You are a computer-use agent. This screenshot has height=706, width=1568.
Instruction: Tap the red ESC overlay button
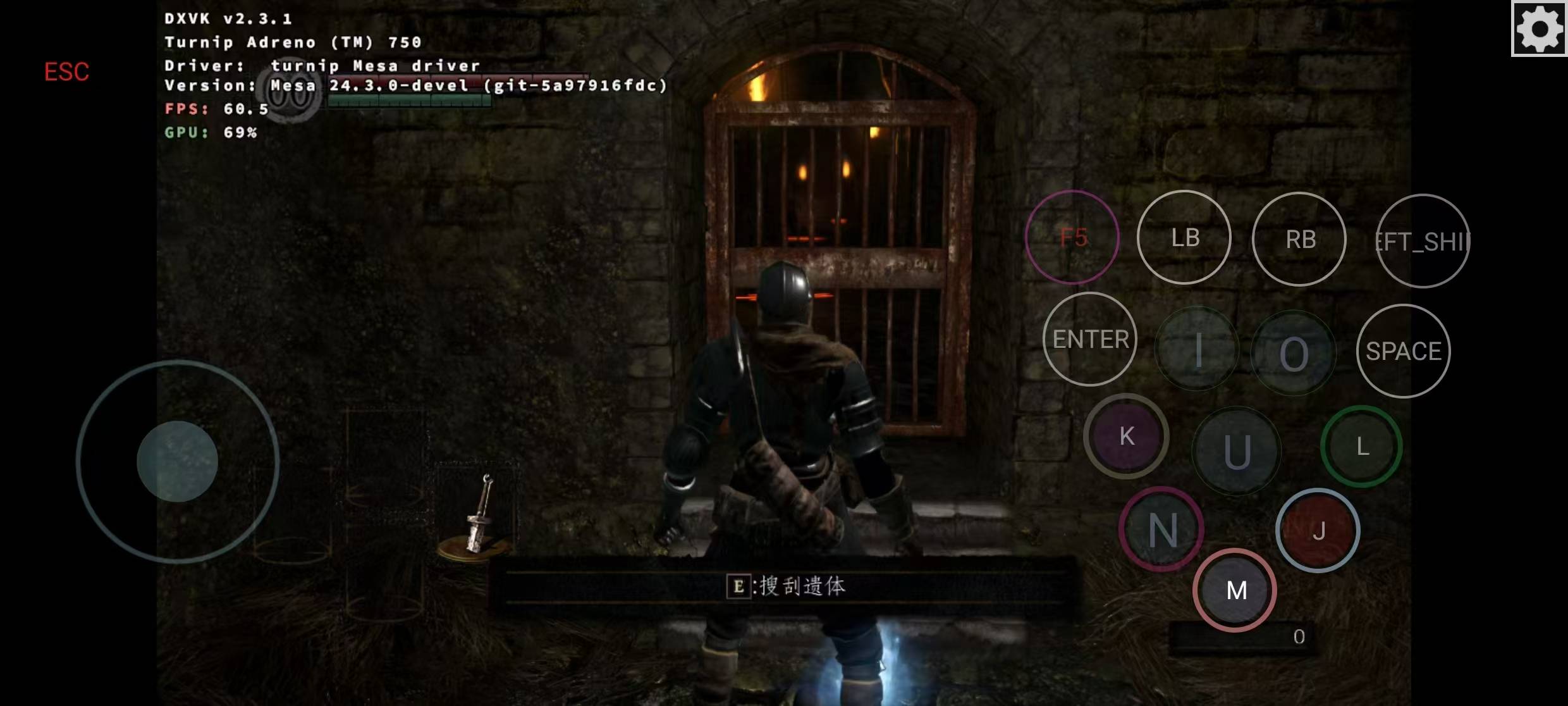(66, 71)
